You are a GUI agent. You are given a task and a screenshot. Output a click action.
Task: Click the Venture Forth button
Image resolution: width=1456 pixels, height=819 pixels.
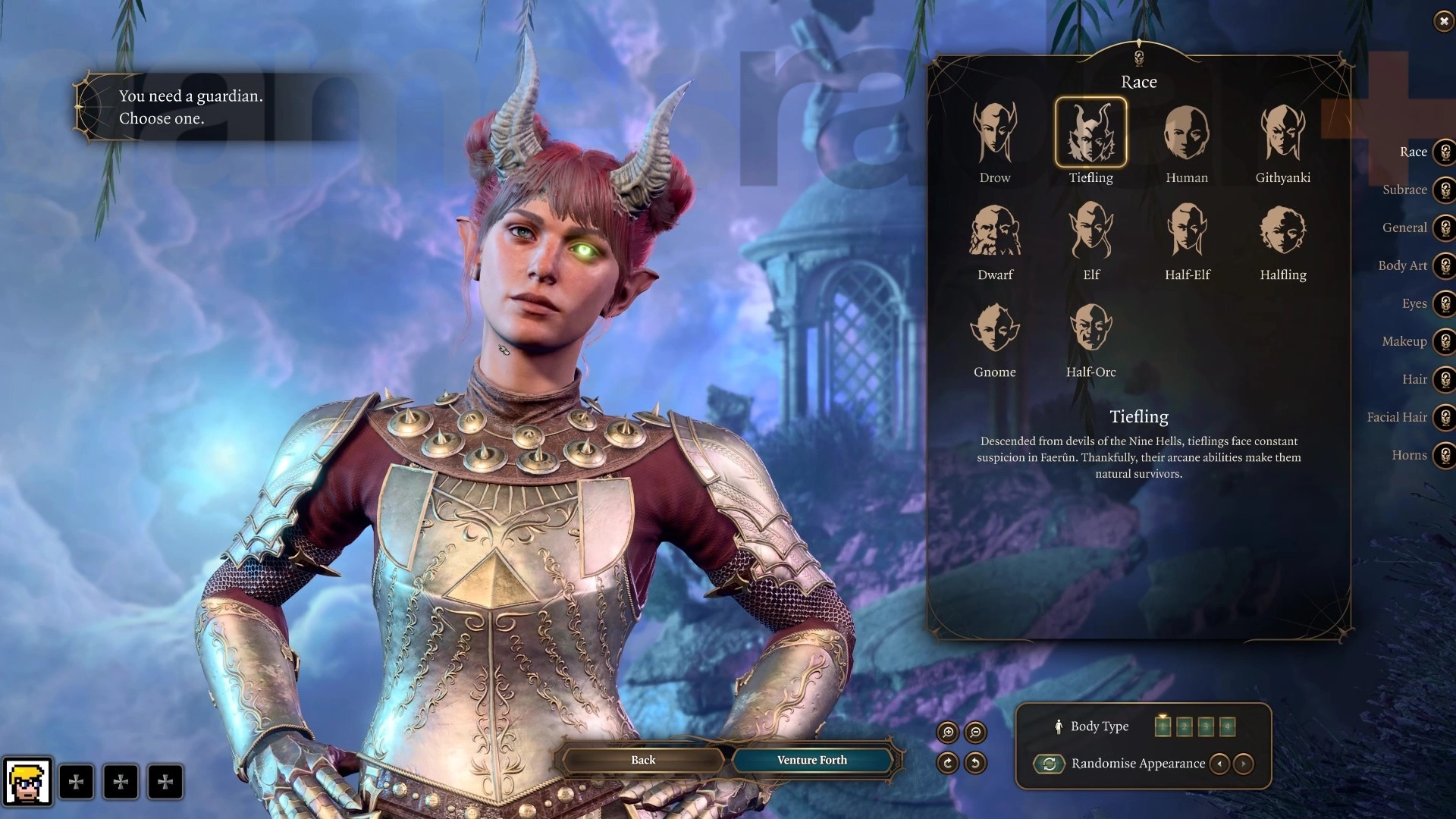click(x=811, y=760)
